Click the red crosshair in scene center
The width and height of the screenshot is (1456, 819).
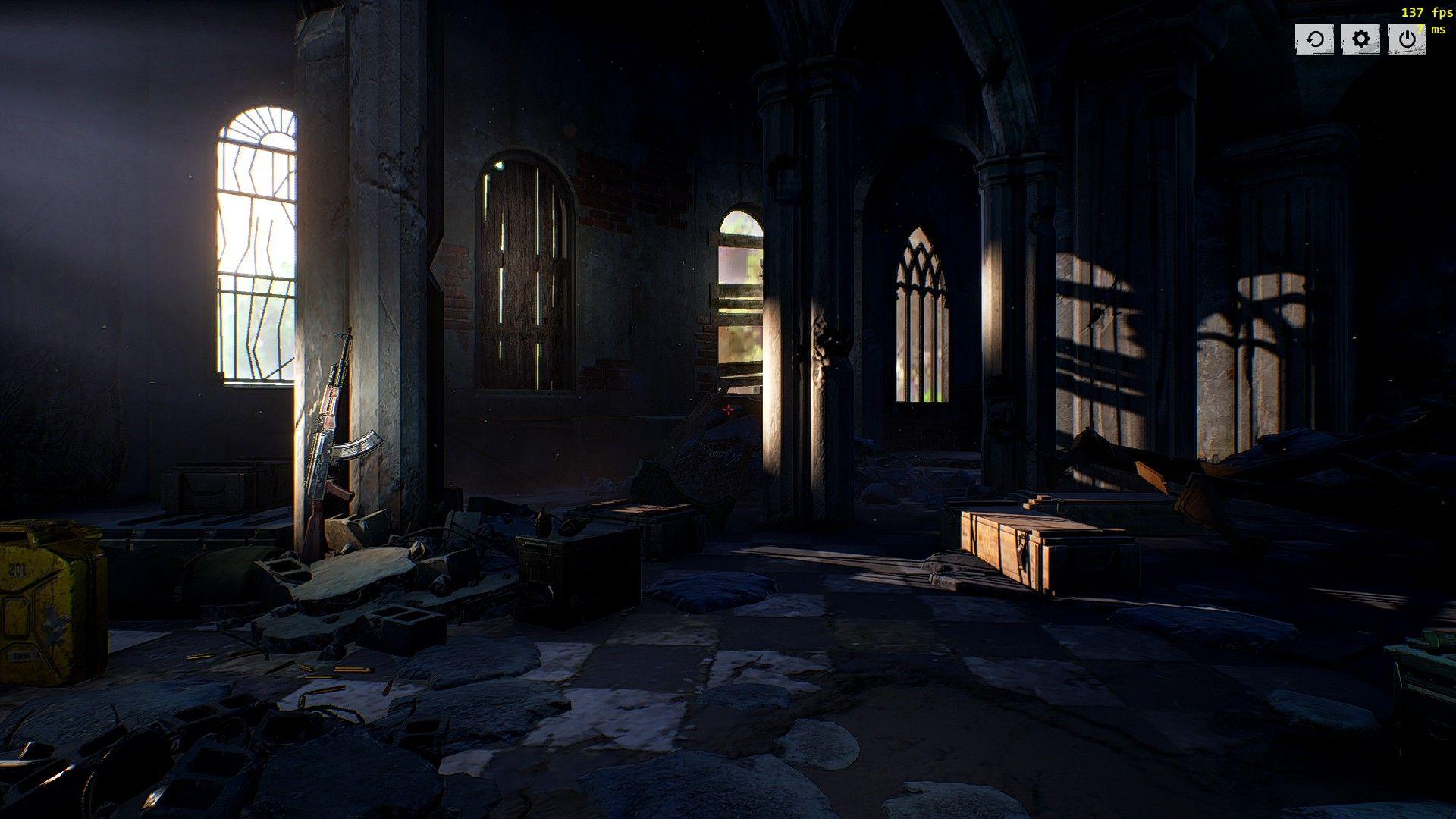(728, 409)
